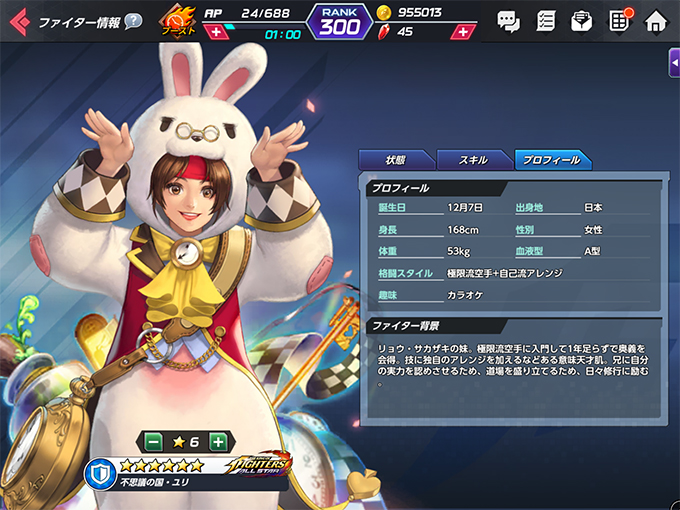This screenshot has width=680, height=510.
Task: Increase the star level with plus
Action: 218,441
